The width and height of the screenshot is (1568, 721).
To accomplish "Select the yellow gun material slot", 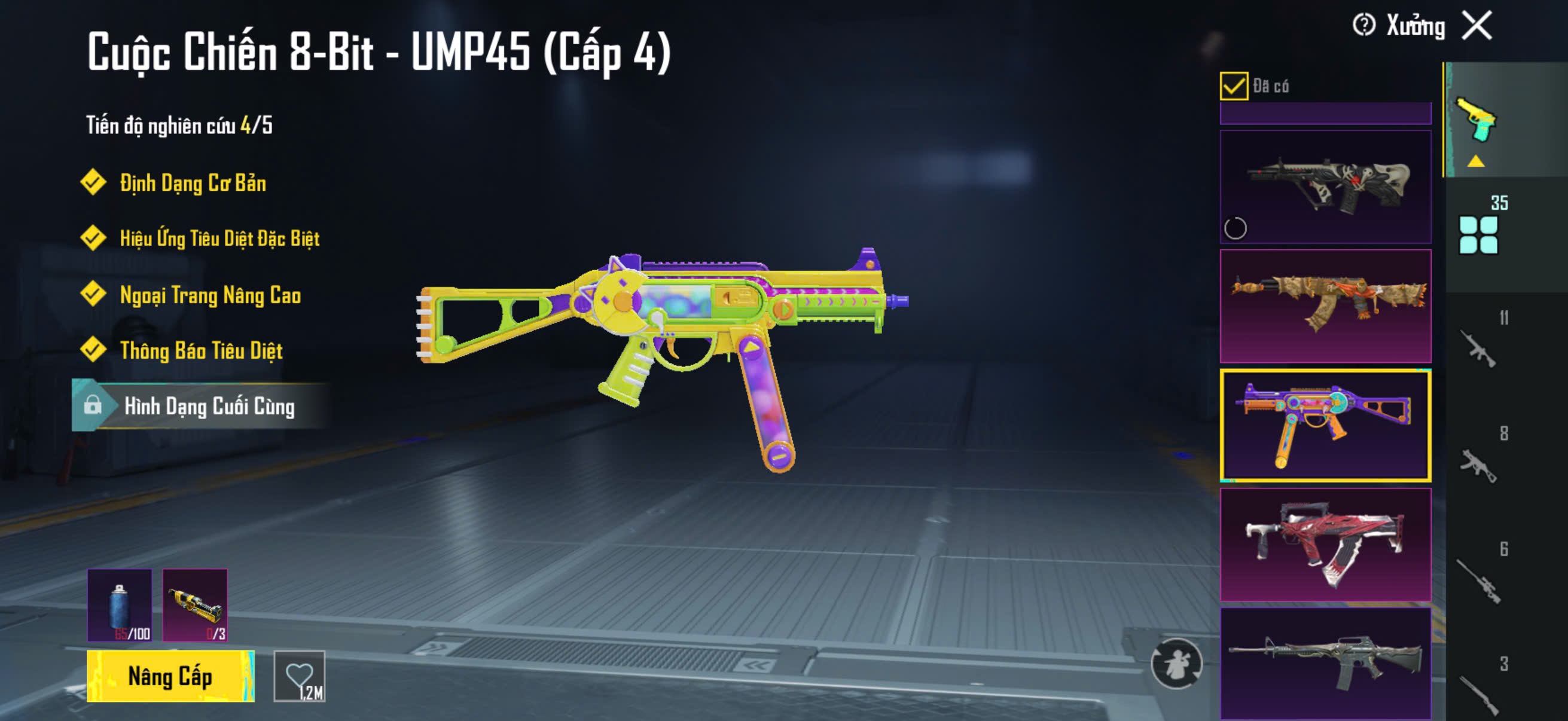I will [x=195, y=605].
